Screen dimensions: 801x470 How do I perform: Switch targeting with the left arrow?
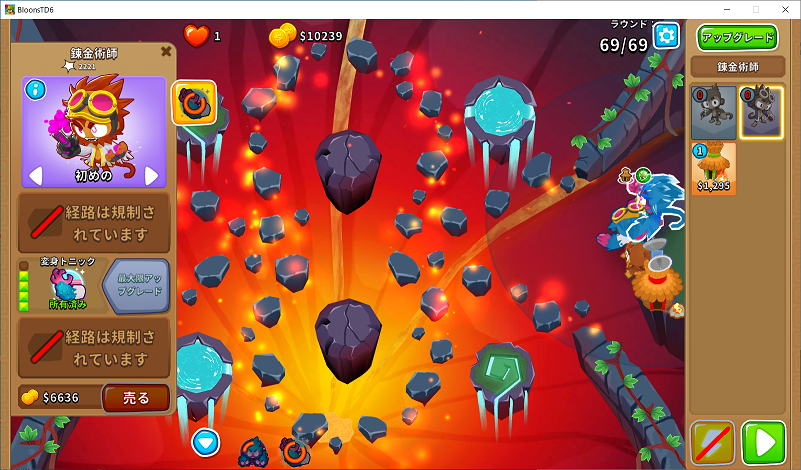[x=35, y=176]
